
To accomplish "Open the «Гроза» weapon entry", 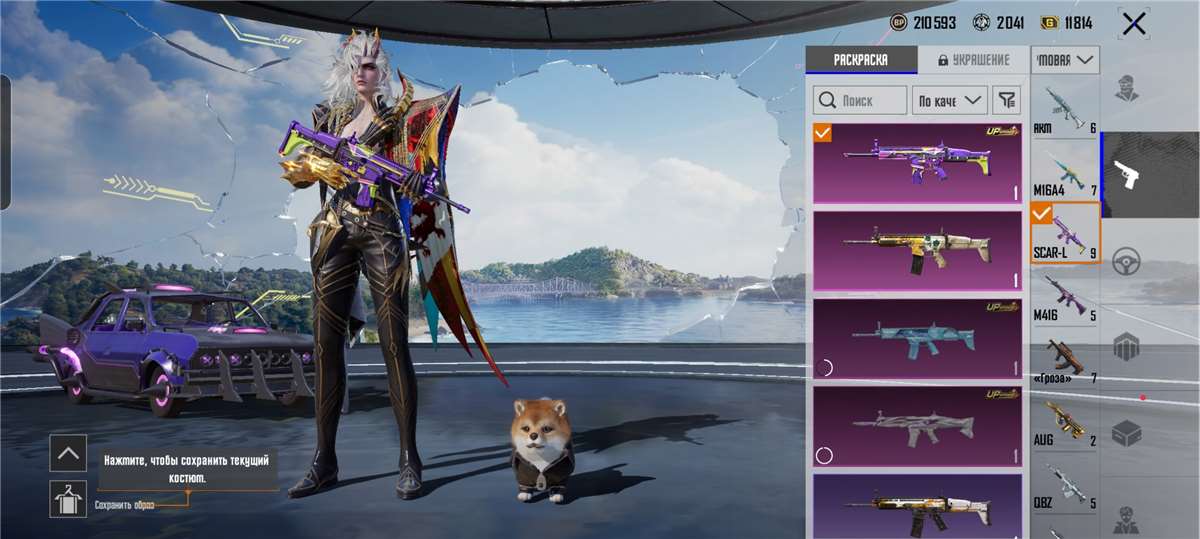I will [x=1065, y=362].
